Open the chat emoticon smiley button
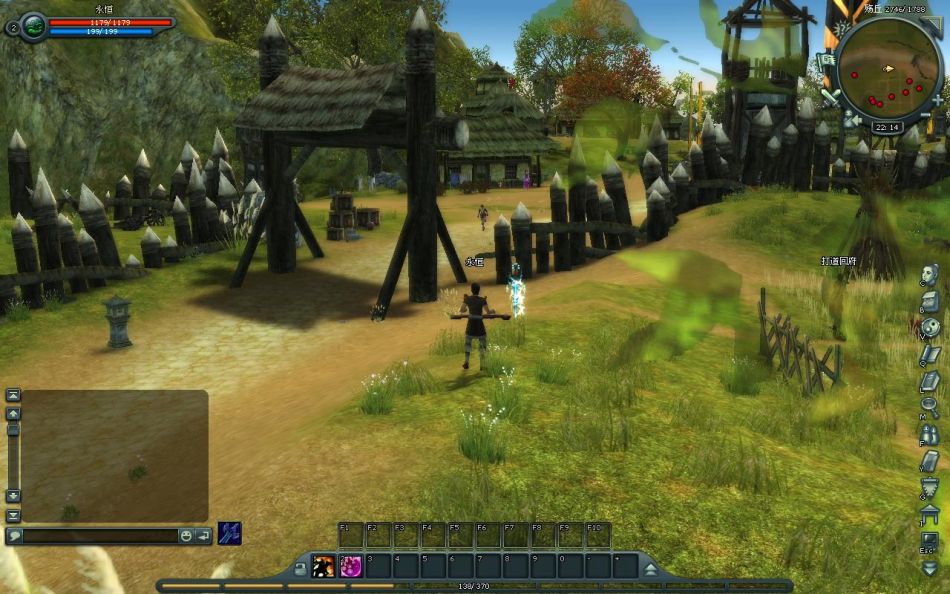The width and height of the screenshot is (950, 594). [186, 536]
